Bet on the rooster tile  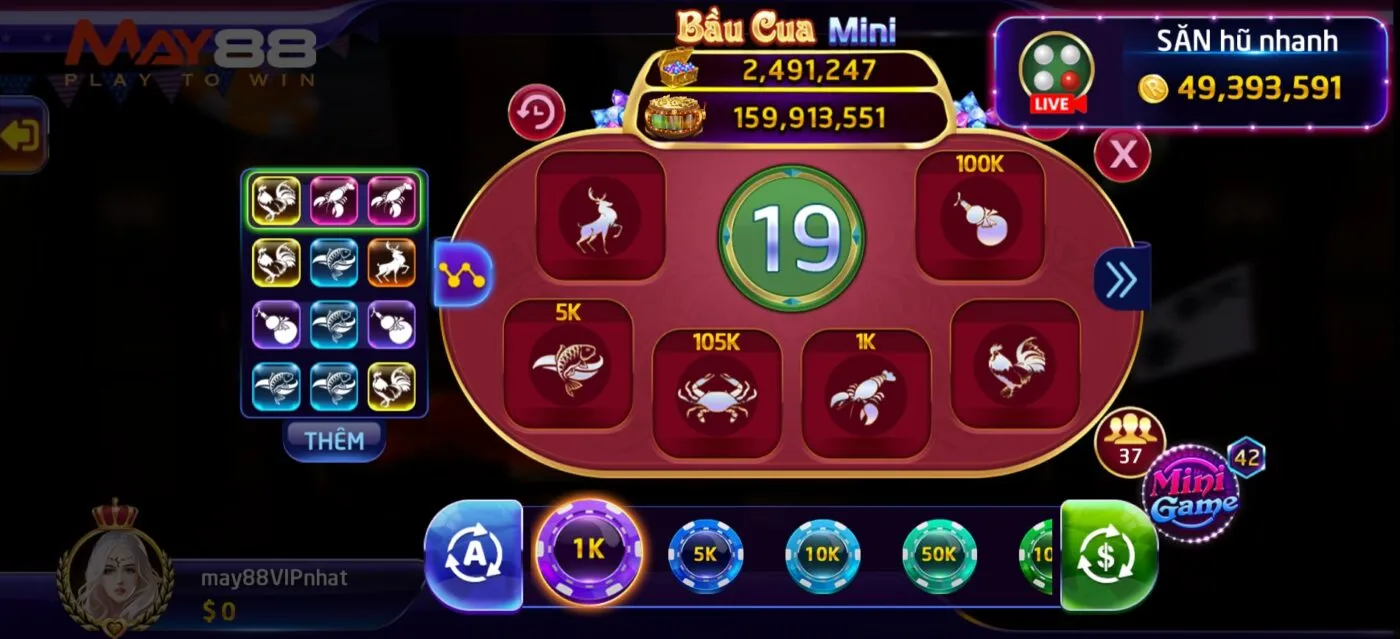pyautogui.click(x=1014, y=365)
